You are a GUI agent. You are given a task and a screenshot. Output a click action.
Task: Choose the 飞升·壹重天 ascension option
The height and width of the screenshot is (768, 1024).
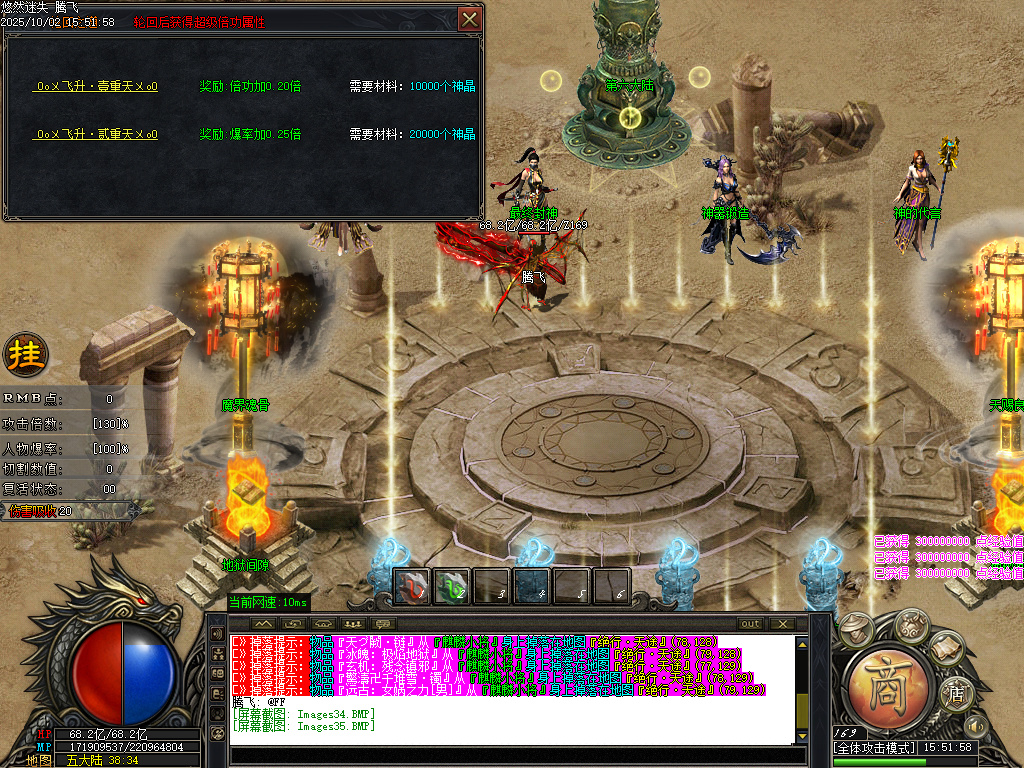tap(95, 87)
